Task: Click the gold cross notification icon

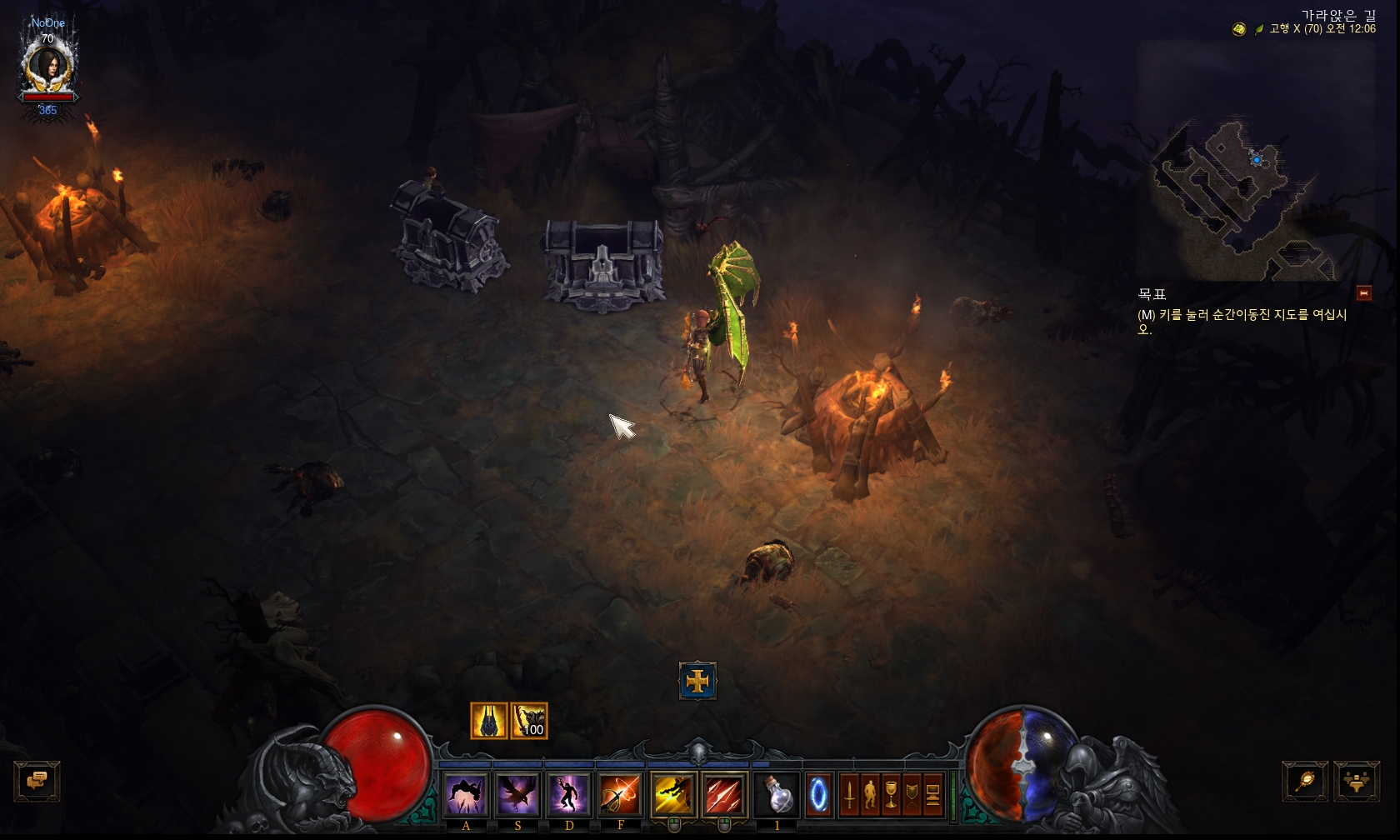Action: [x=697, y=682]
